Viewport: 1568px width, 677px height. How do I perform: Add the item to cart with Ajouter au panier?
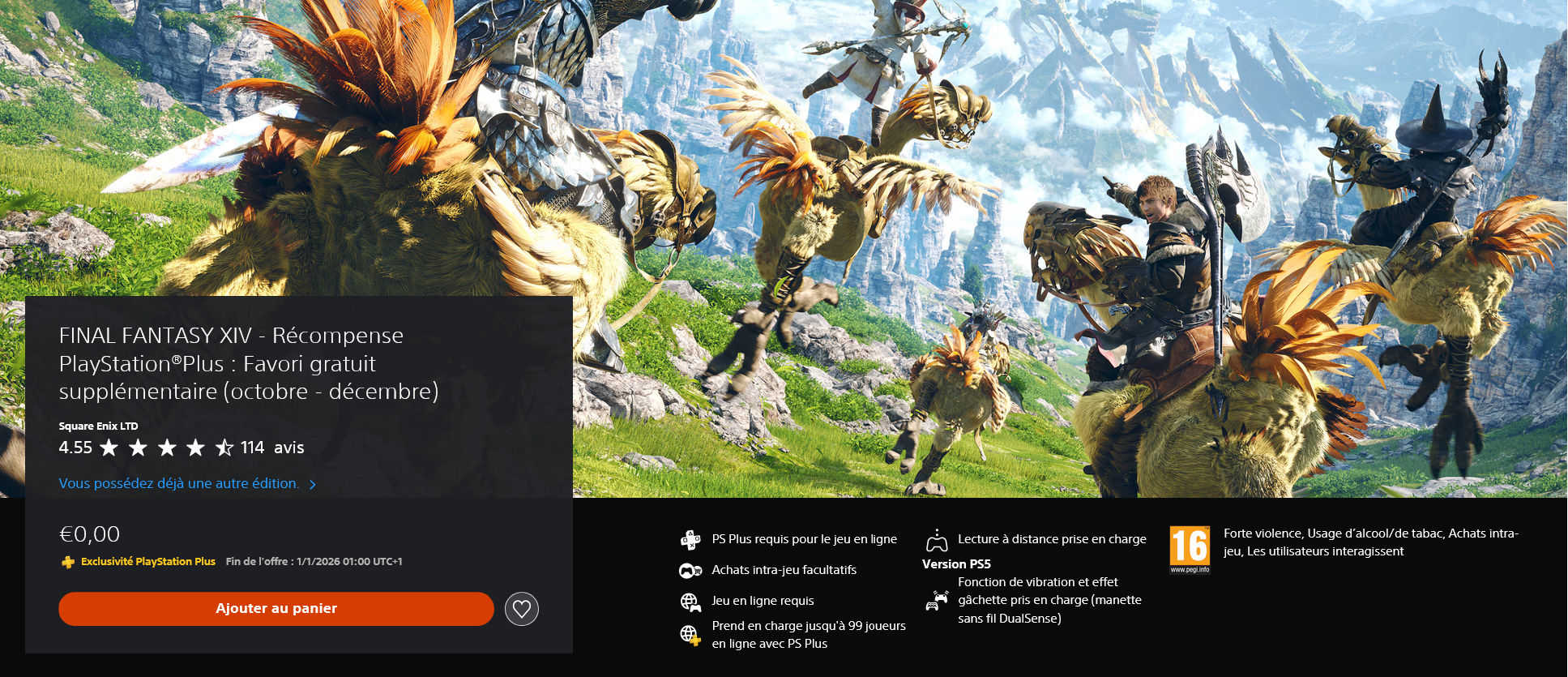click(276, 609)
